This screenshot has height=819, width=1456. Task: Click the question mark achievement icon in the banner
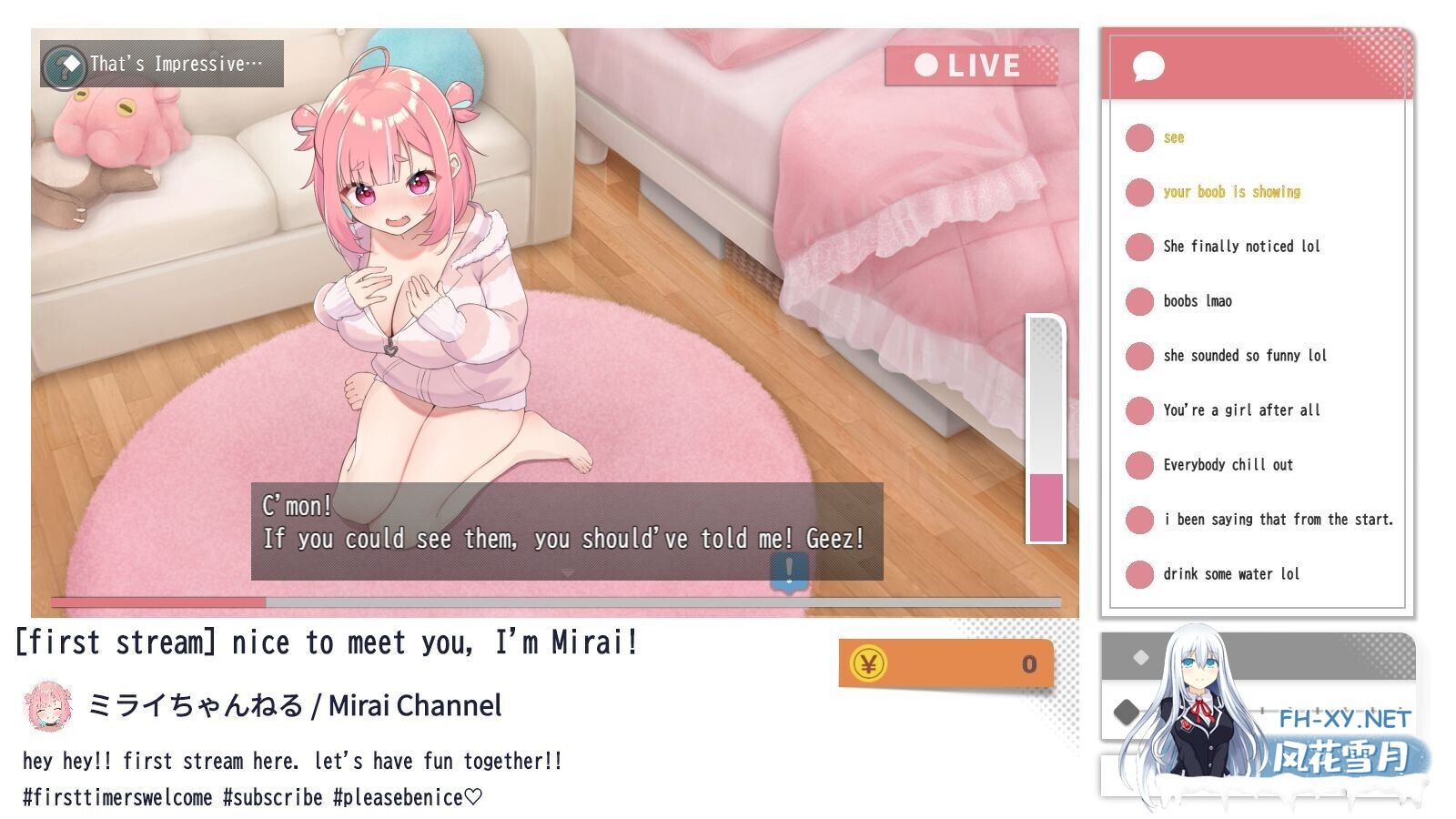64,64
